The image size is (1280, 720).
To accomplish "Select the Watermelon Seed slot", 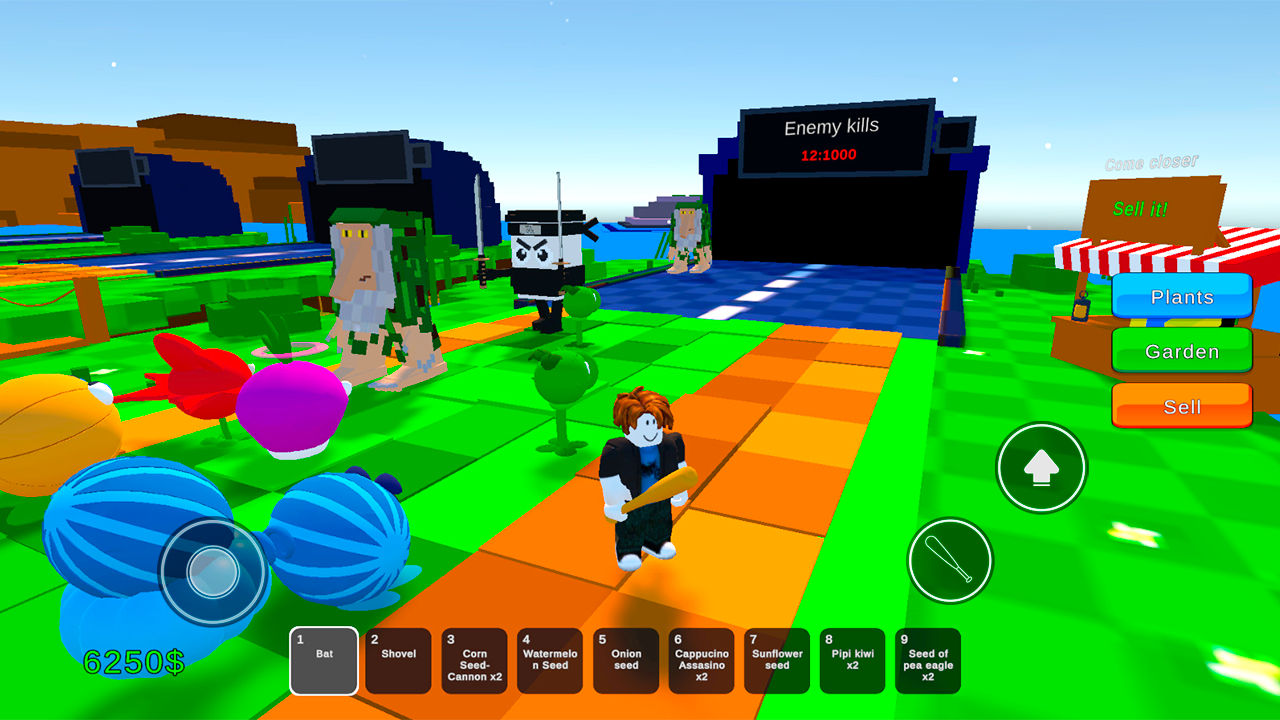I will point(550,660).
